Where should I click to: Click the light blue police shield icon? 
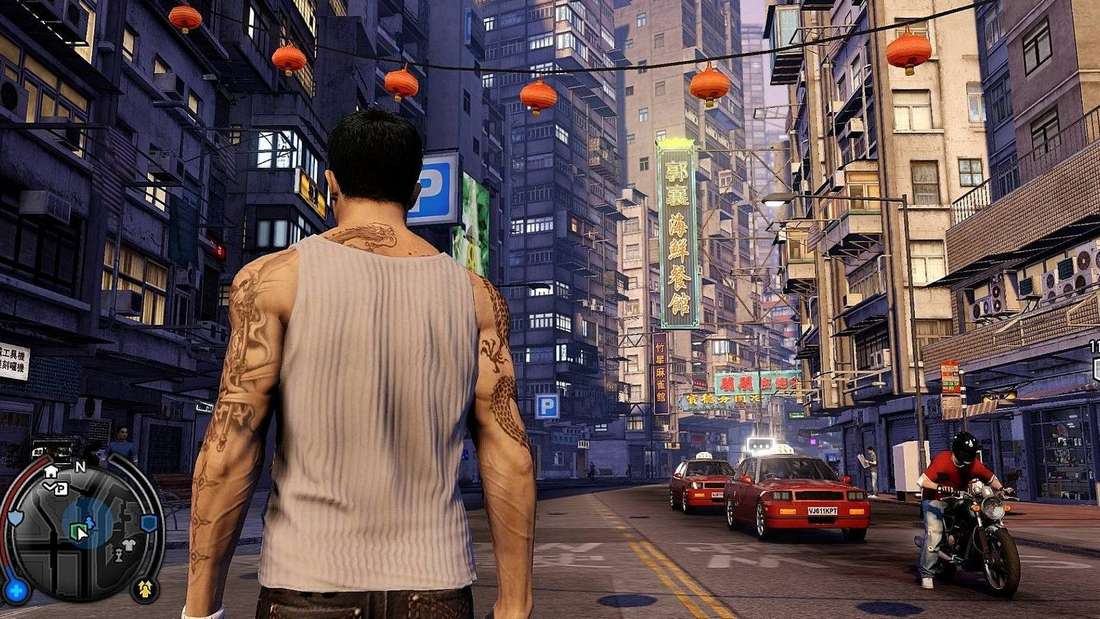click(15, 518)
